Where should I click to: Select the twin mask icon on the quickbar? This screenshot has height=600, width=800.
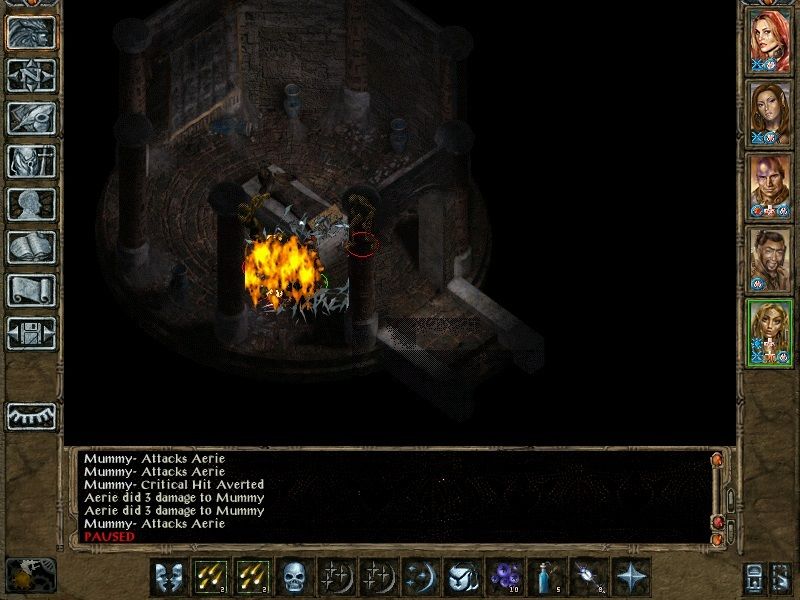click(166, 577)
